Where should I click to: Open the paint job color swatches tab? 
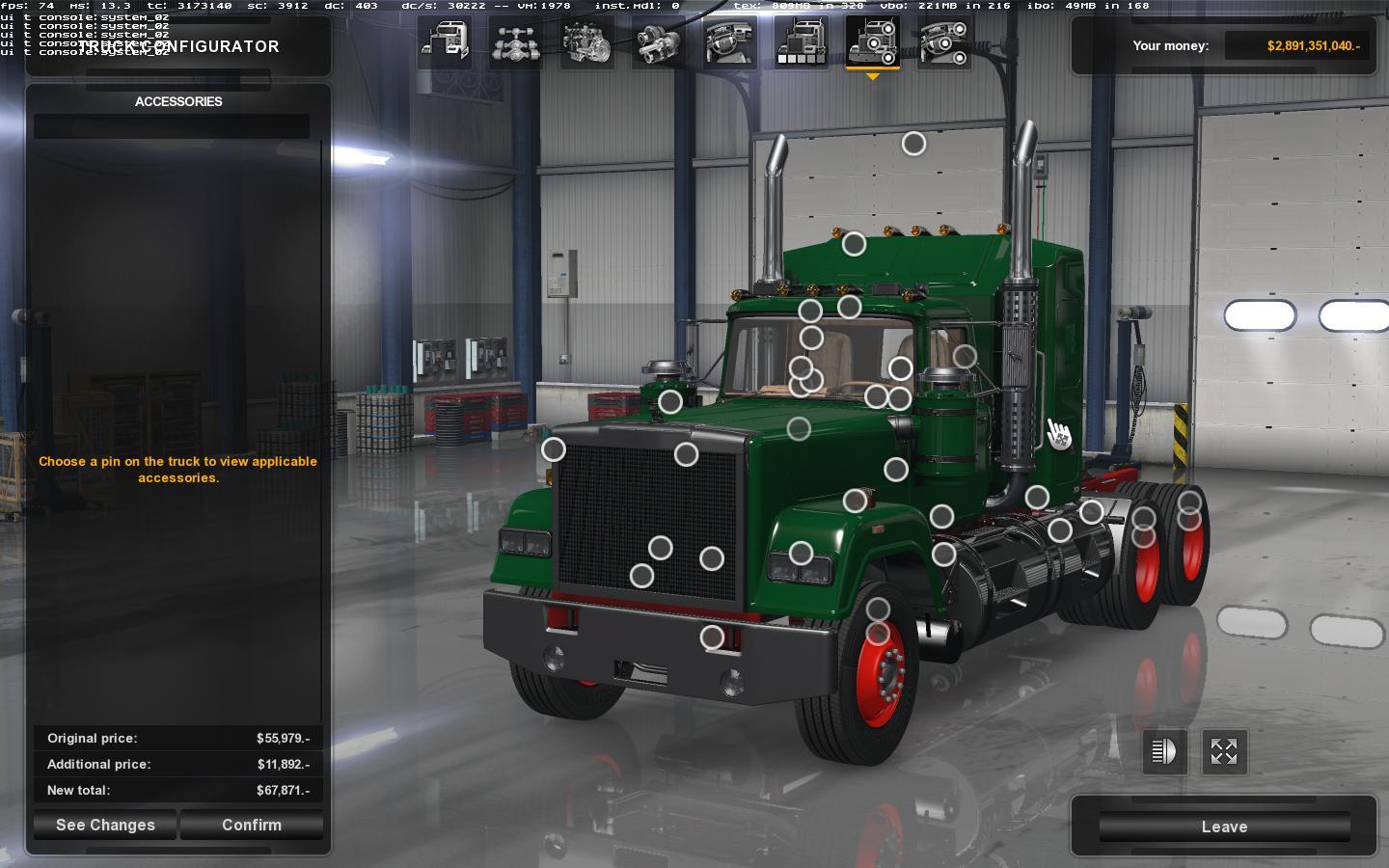coord(802,42)
